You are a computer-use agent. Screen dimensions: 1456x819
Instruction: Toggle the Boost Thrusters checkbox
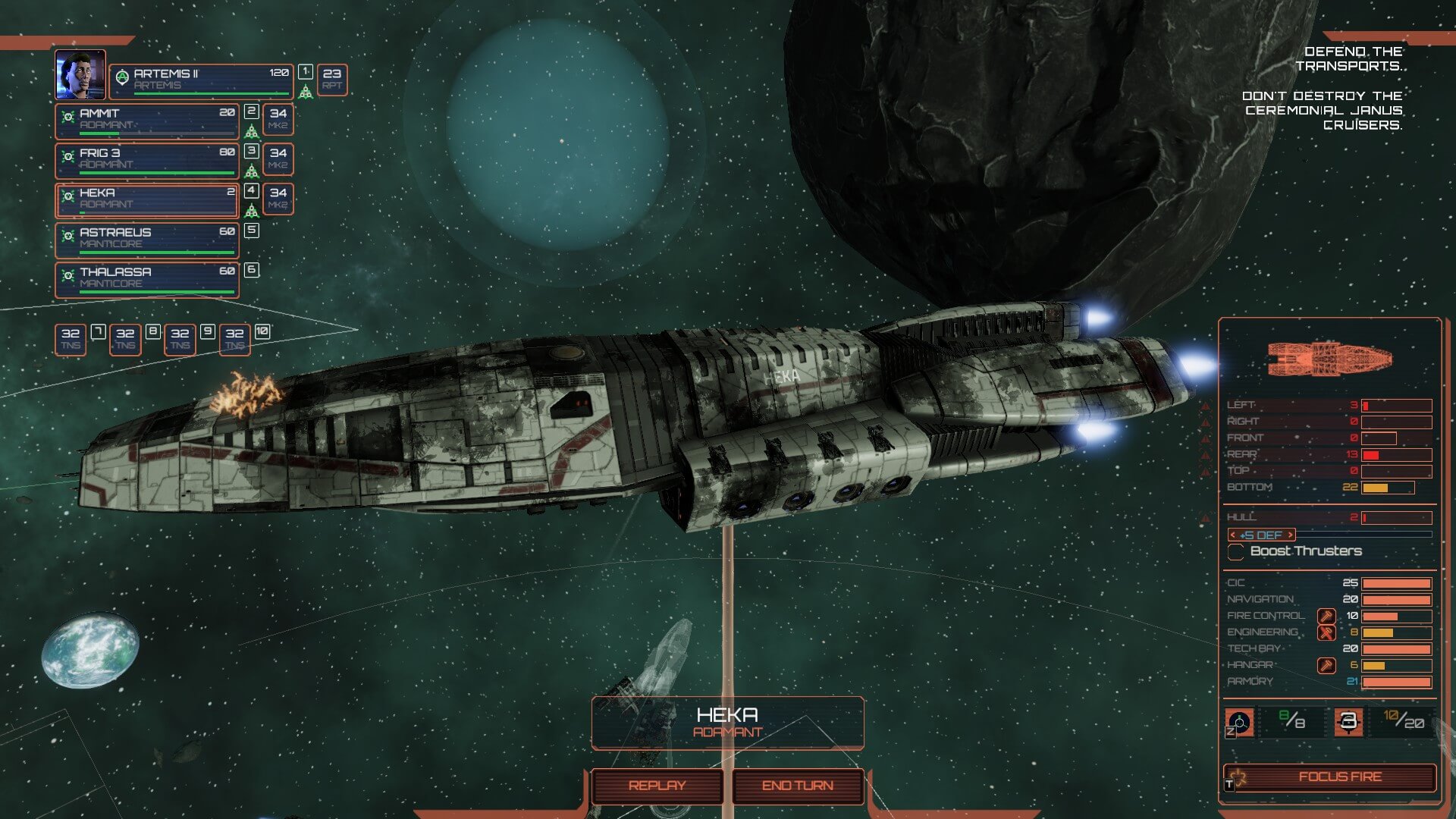tap(1235, 551)
